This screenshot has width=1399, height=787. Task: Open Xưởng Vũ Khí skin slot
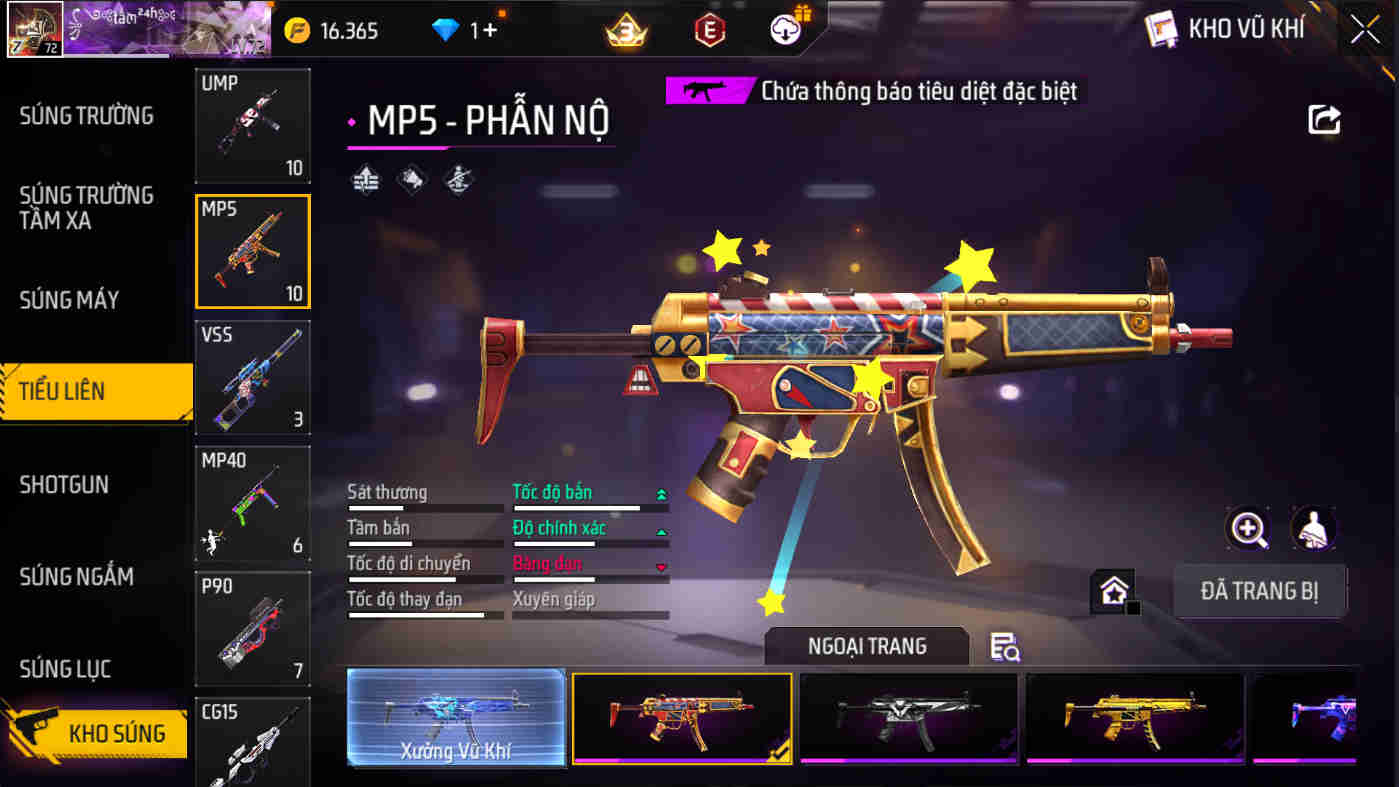[456, 719]
